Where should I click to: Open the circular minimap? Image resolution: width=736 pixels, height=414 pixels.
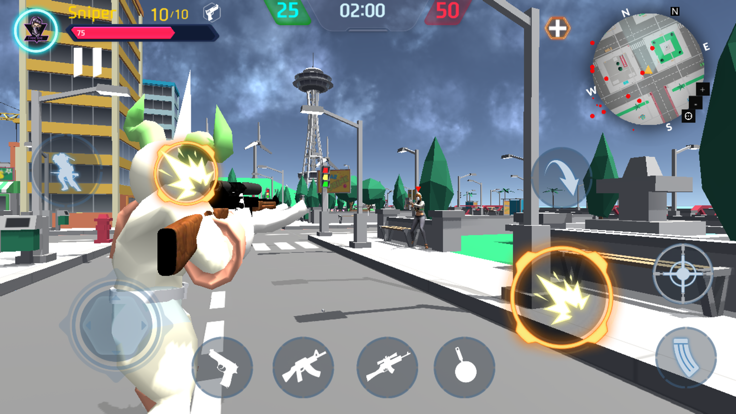tap(648, 69)
